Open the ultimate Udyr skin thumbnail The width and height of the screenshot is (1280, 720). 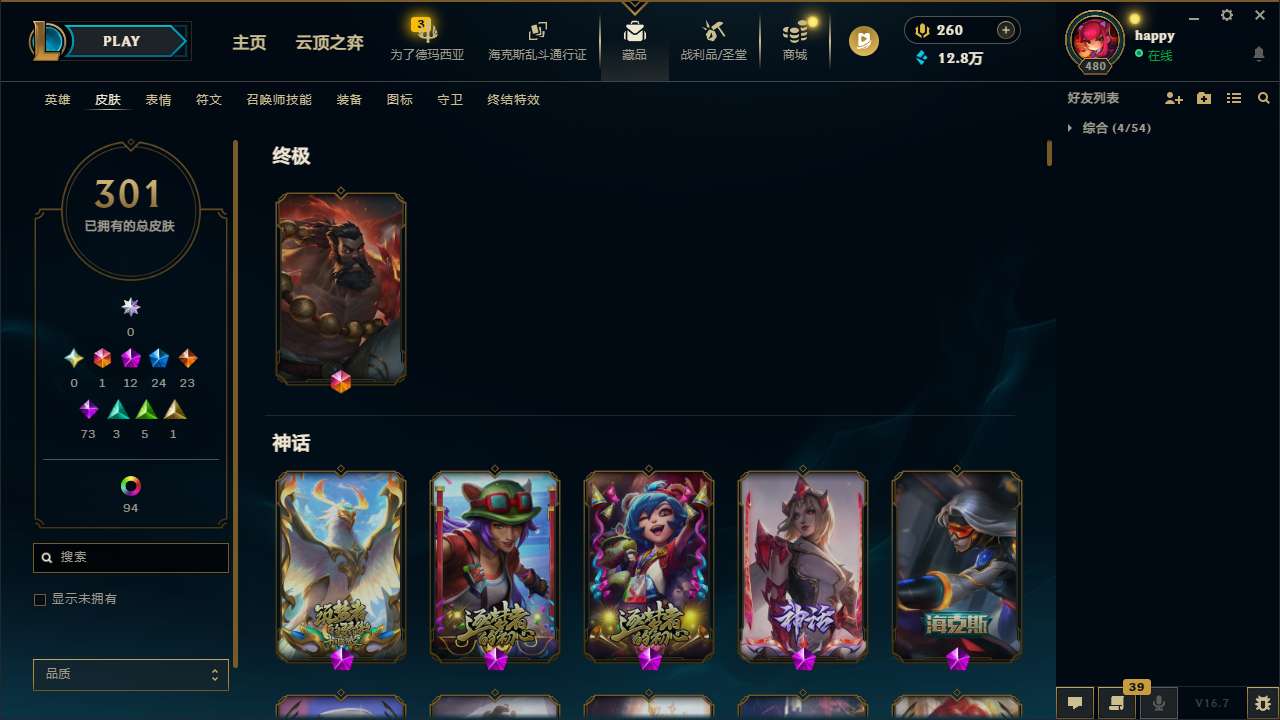click(341, 287)
